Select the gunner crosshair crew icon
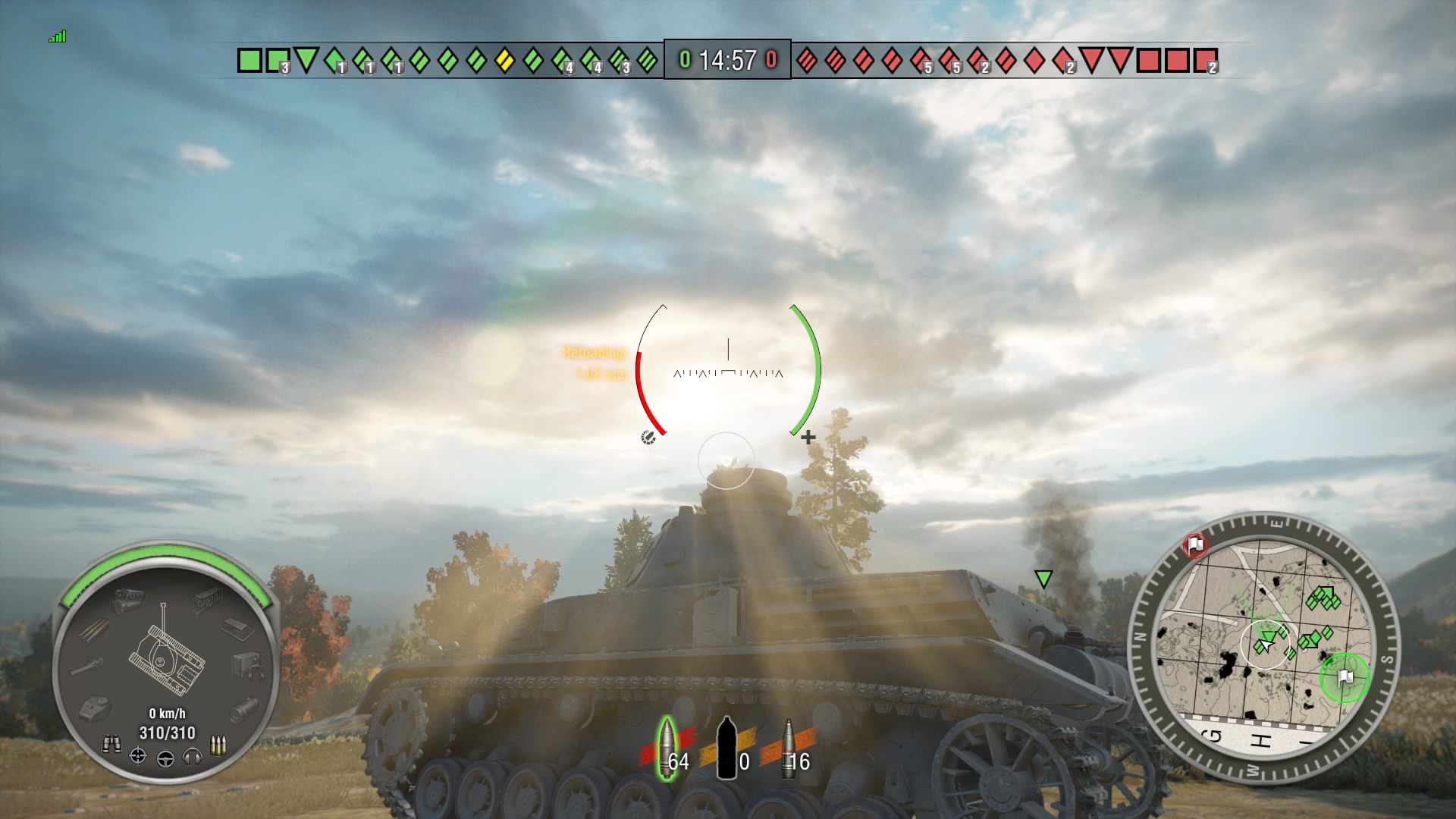This screenshot has height=819, width=1456. coord(138,757)
